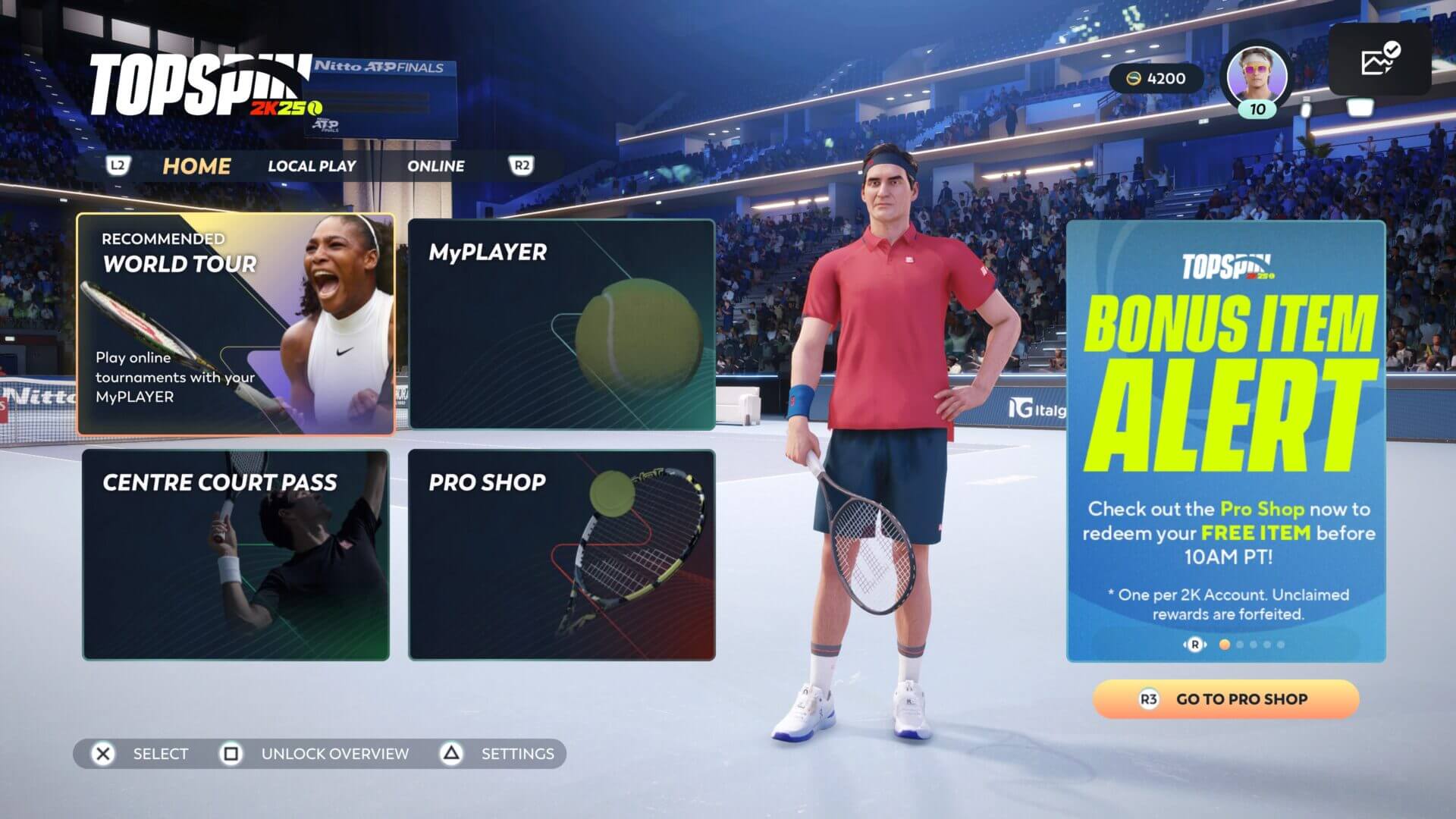Open the LOCAL PLAY tab
The width and height of the screenshot is (1456, 819).
tap(312, 166)
